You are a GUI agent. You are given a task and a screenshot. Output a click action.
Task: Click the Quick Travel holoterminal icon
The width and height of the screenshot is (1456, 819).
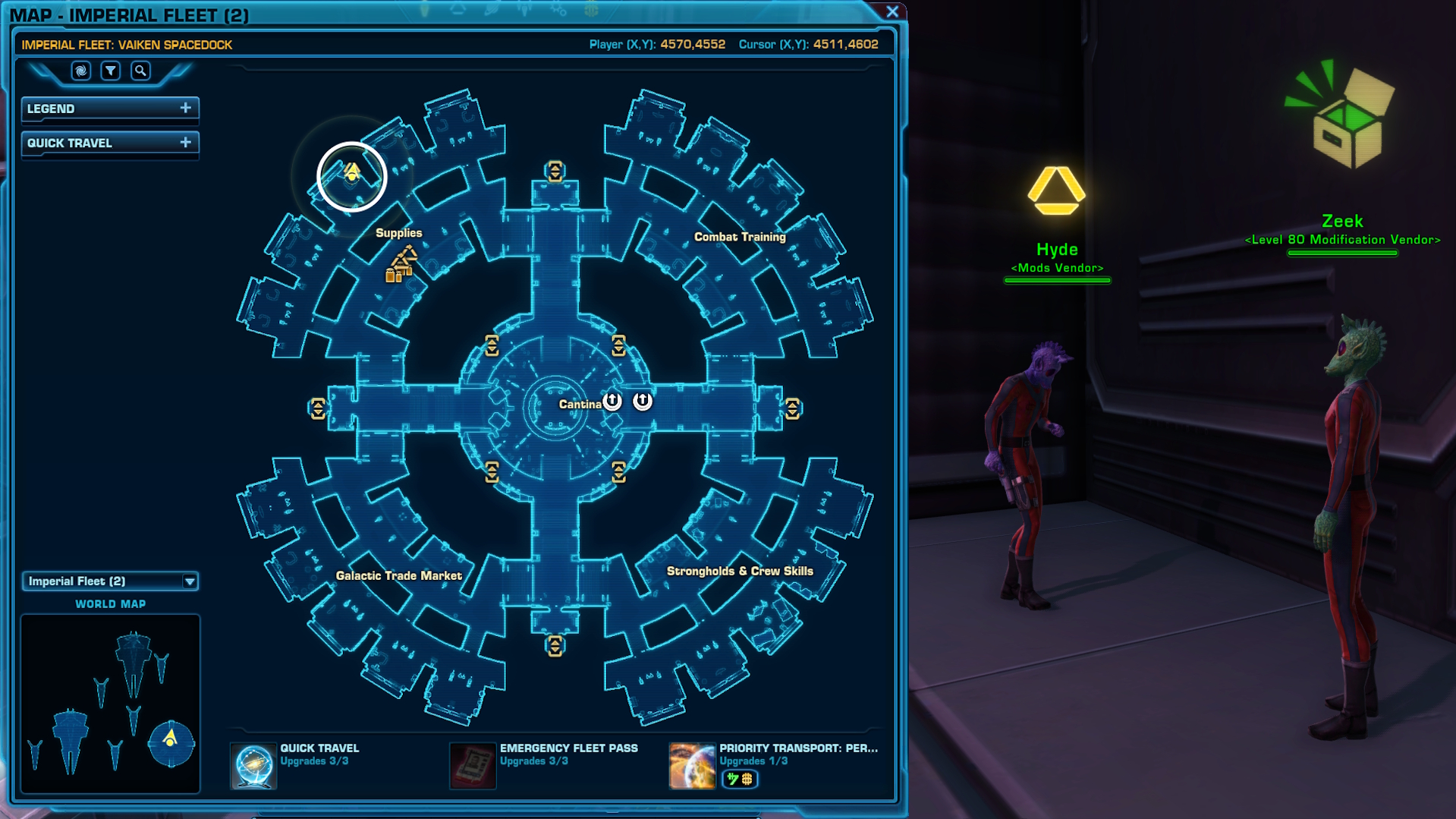coord(253,766)
